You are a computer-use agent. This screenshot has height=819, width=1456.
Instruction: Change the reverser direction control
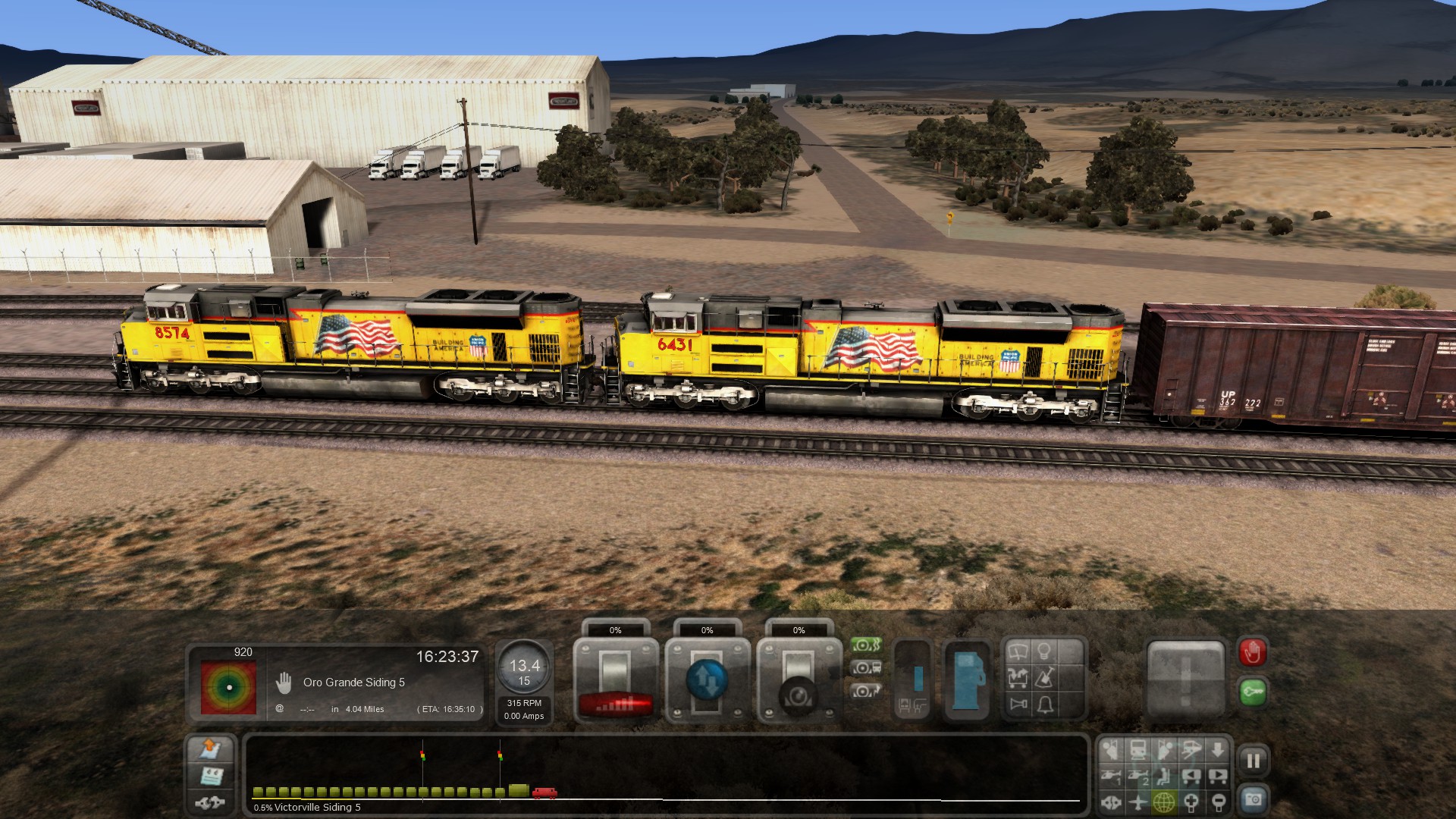[x=707, y=679]
